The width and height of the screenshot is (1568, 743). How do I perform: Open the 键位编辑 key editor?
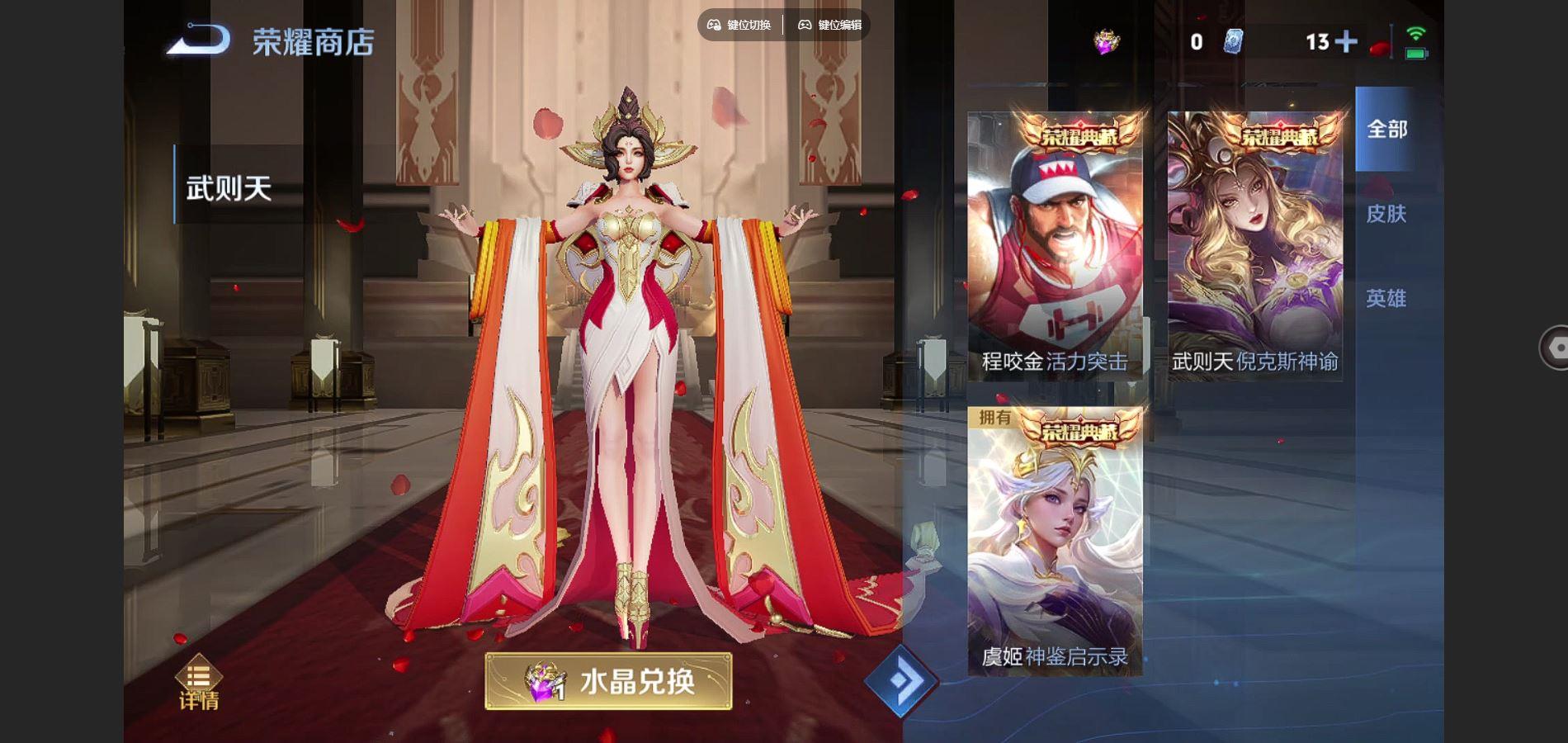(829, 25)
